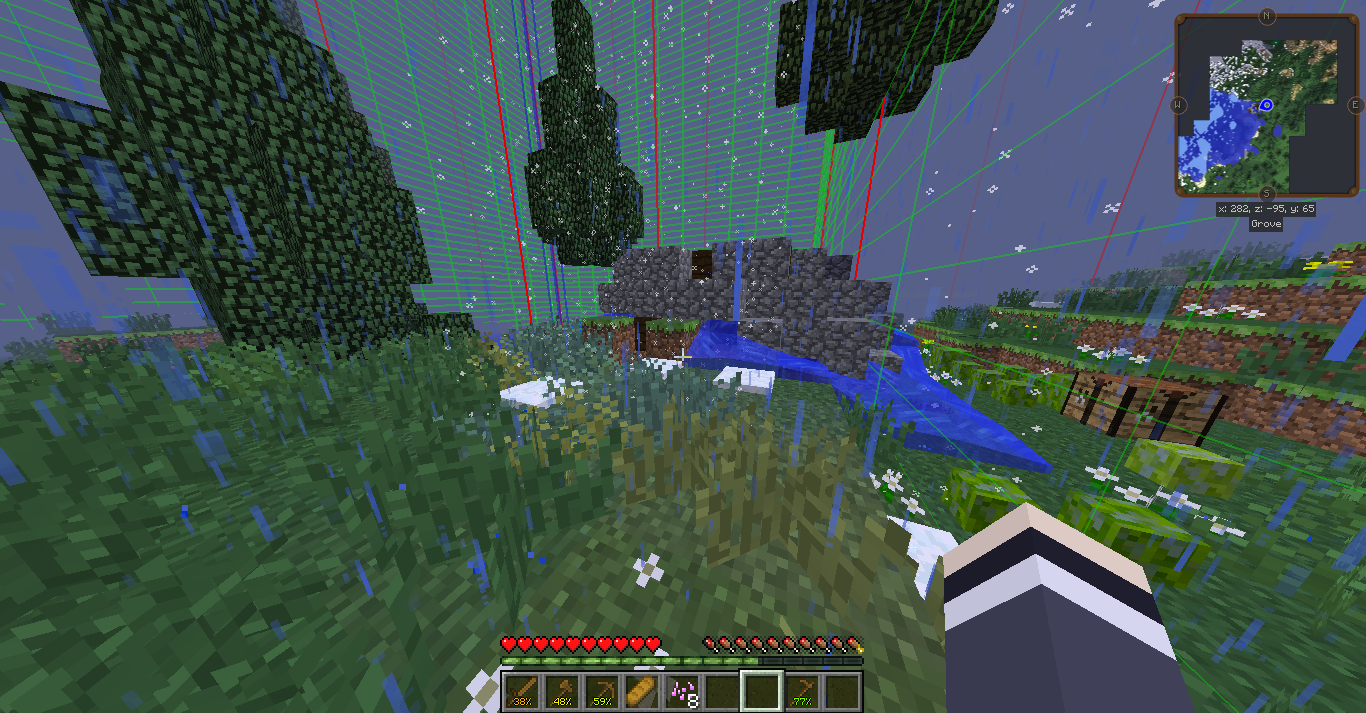
Task: Click the blue player marker on the minimap
Action: click(x=1266, y=105)
